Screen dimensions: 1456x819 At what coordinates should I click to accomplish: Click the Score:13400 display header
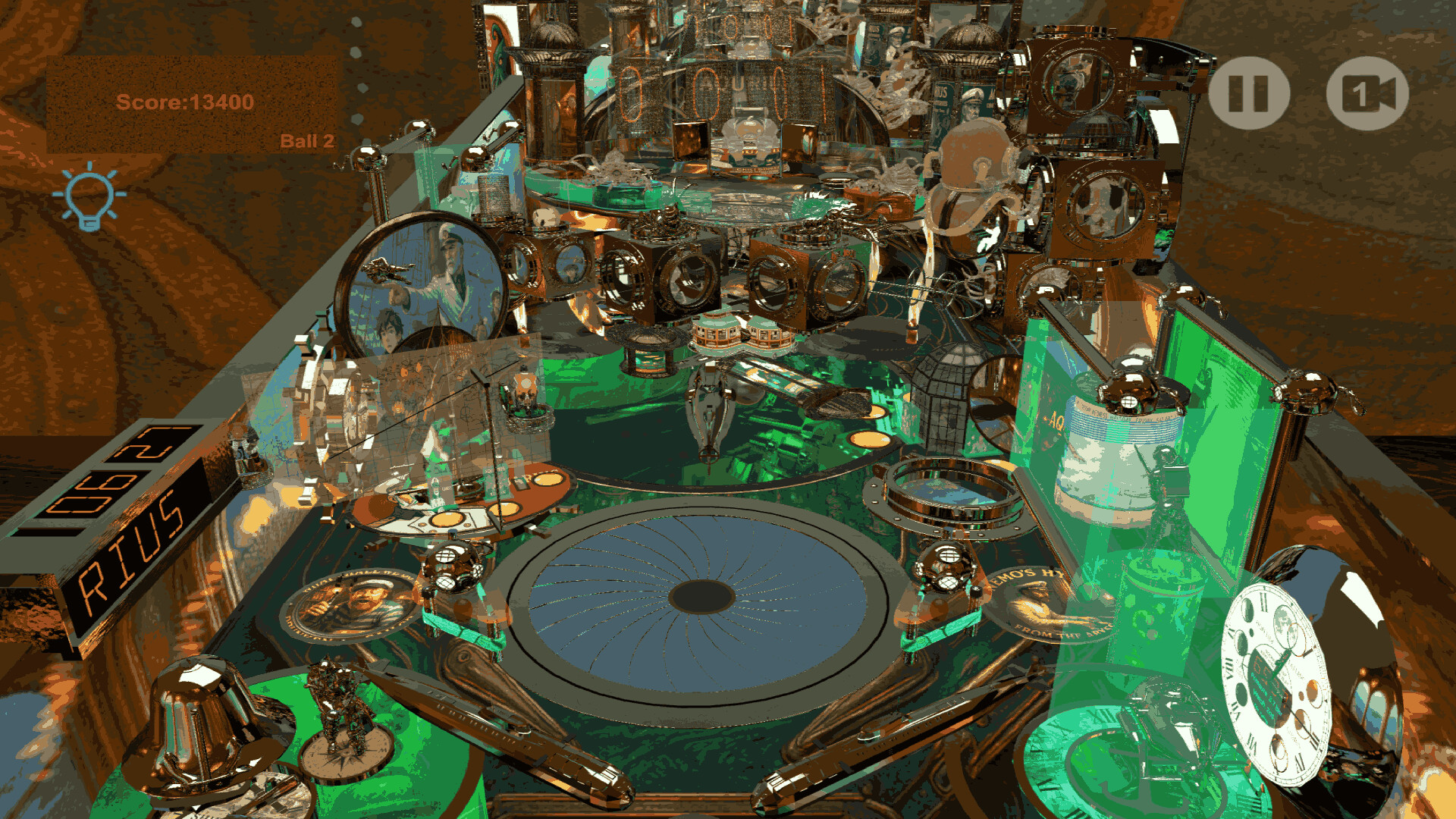(187, 102)
